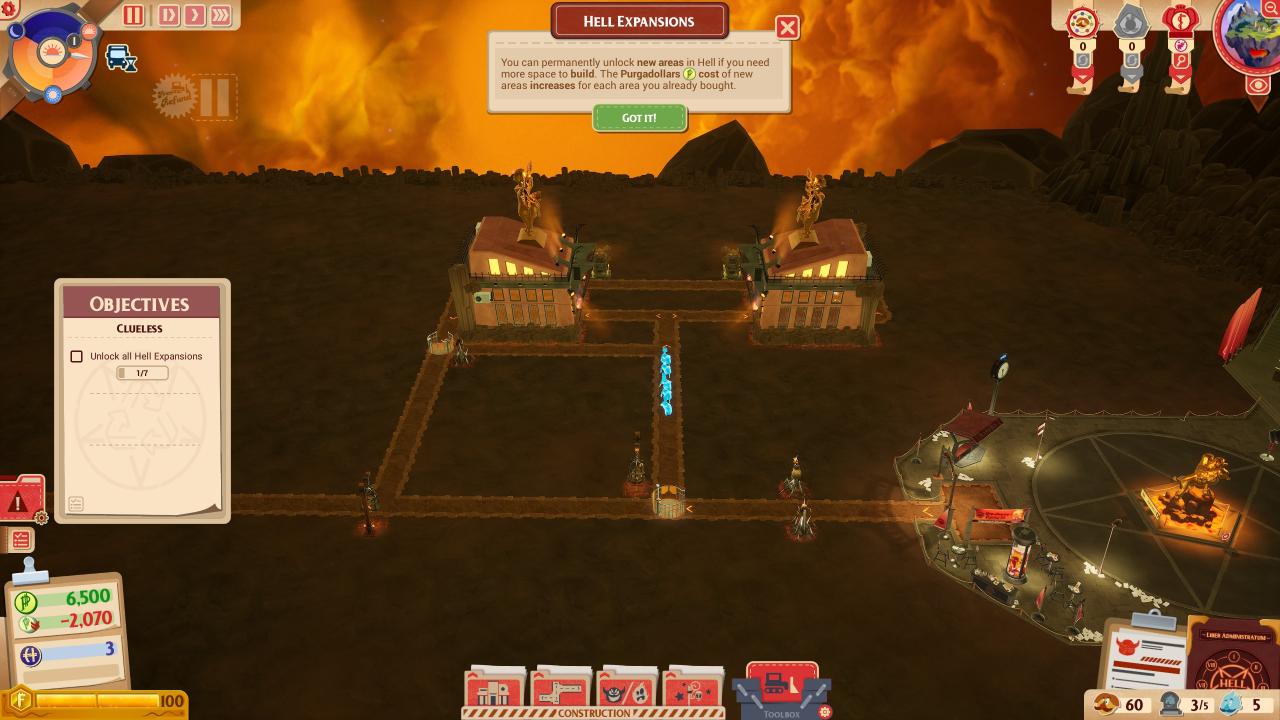The height and width of the screenshot is (720, 1280).
Task: Tick the Unlock all Hell Expansions checkbox
Action: (x=76, y=356)
